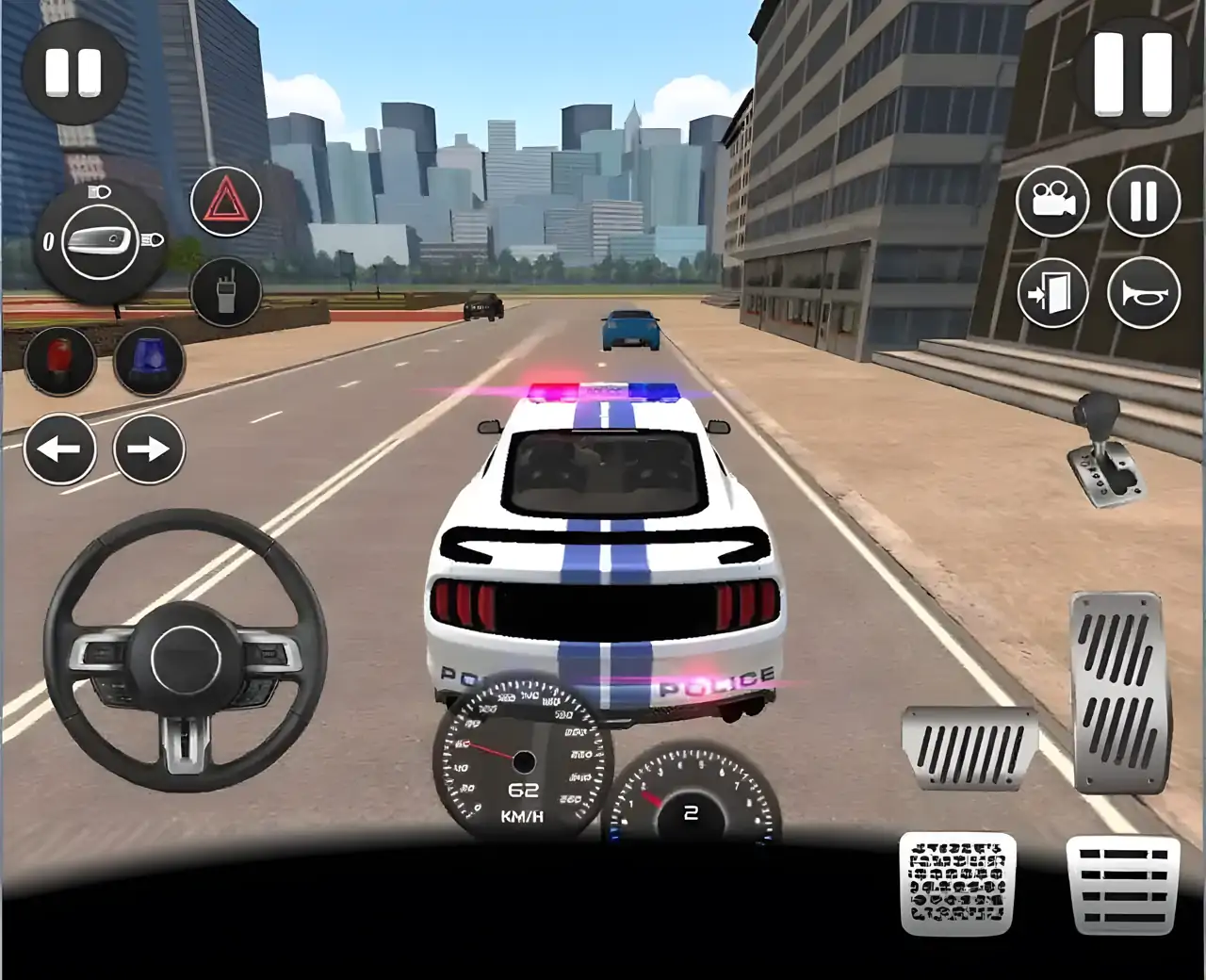Pause the game with top-left pause icon
The image size is (1206, 980).
pyautogui.click(x=72, y=70)
